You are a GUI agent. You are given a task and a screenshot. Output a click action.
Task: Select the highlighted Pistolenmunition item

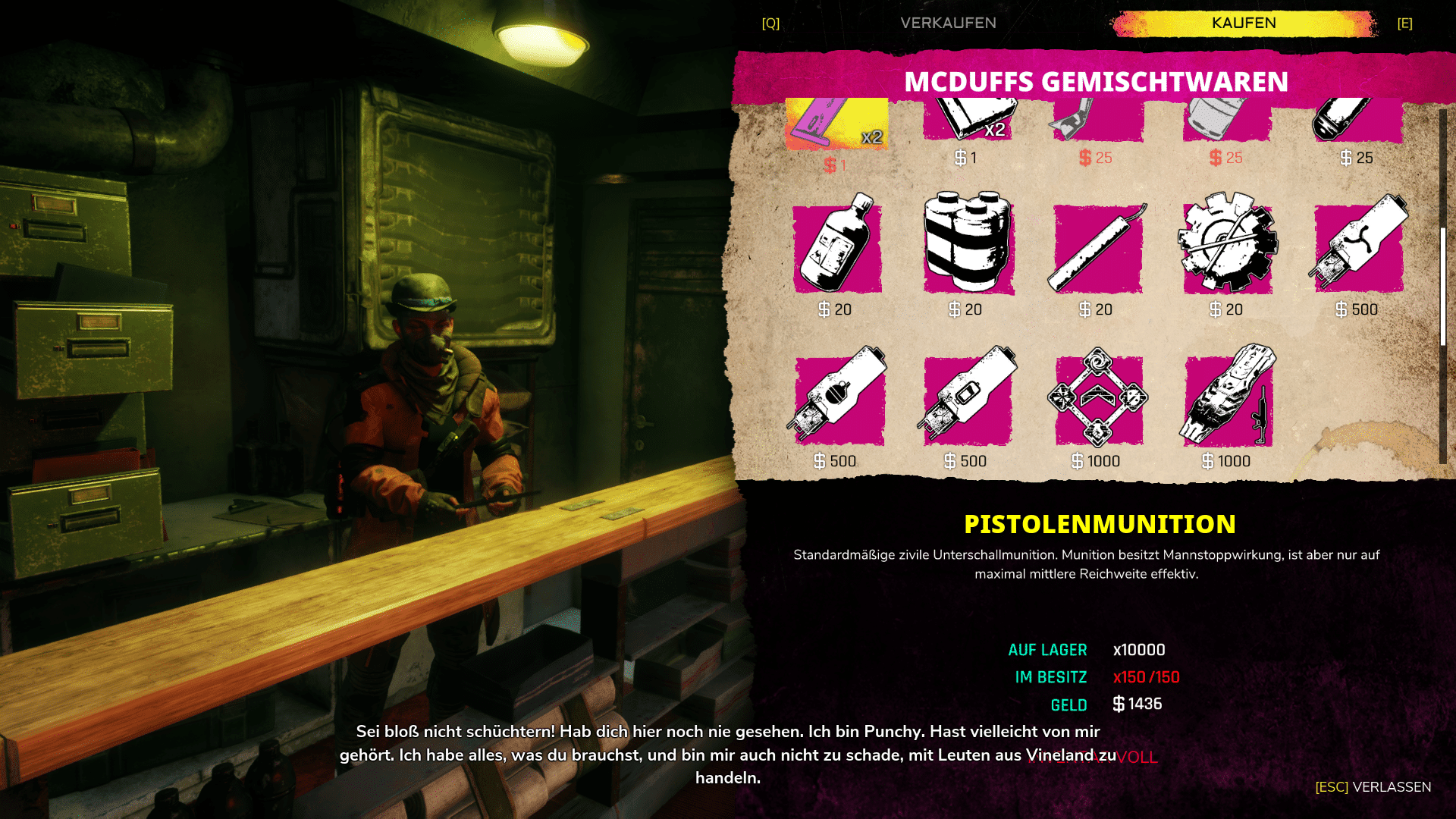tap(836, 124)
